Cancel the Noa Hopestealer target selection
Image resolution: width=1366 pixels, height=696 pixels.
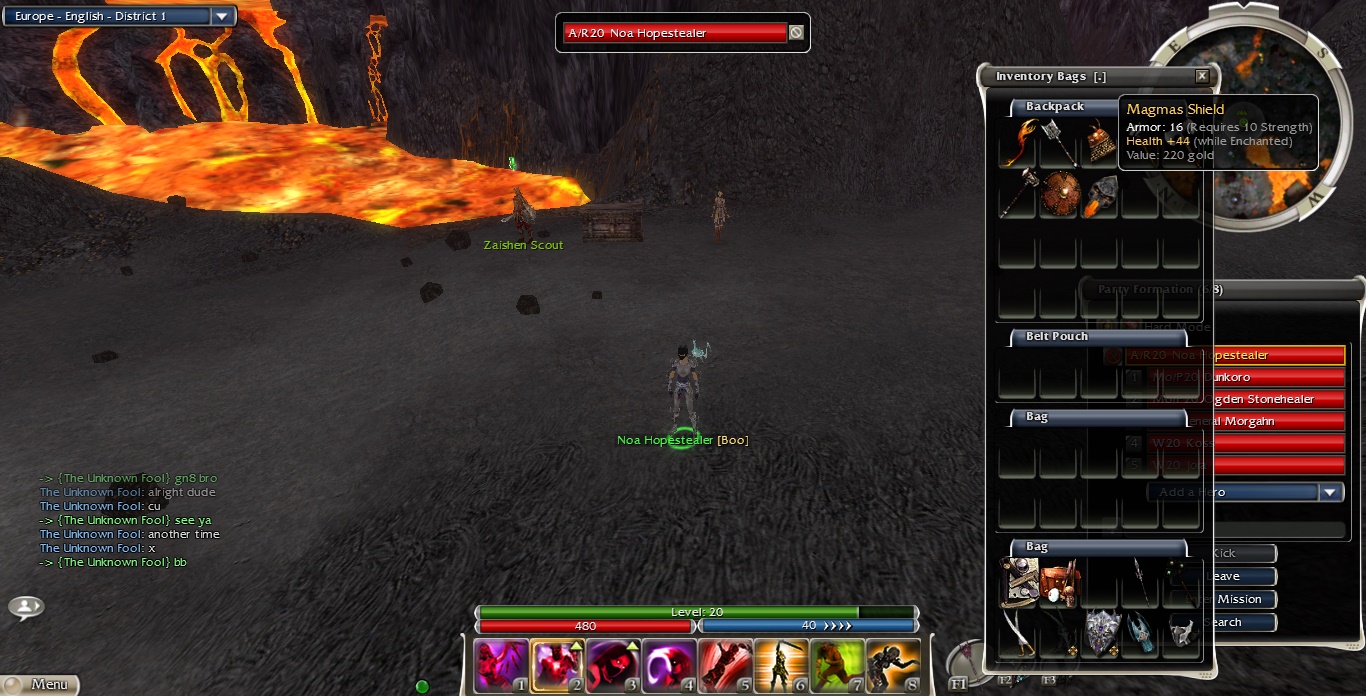[x=796, y=33]
